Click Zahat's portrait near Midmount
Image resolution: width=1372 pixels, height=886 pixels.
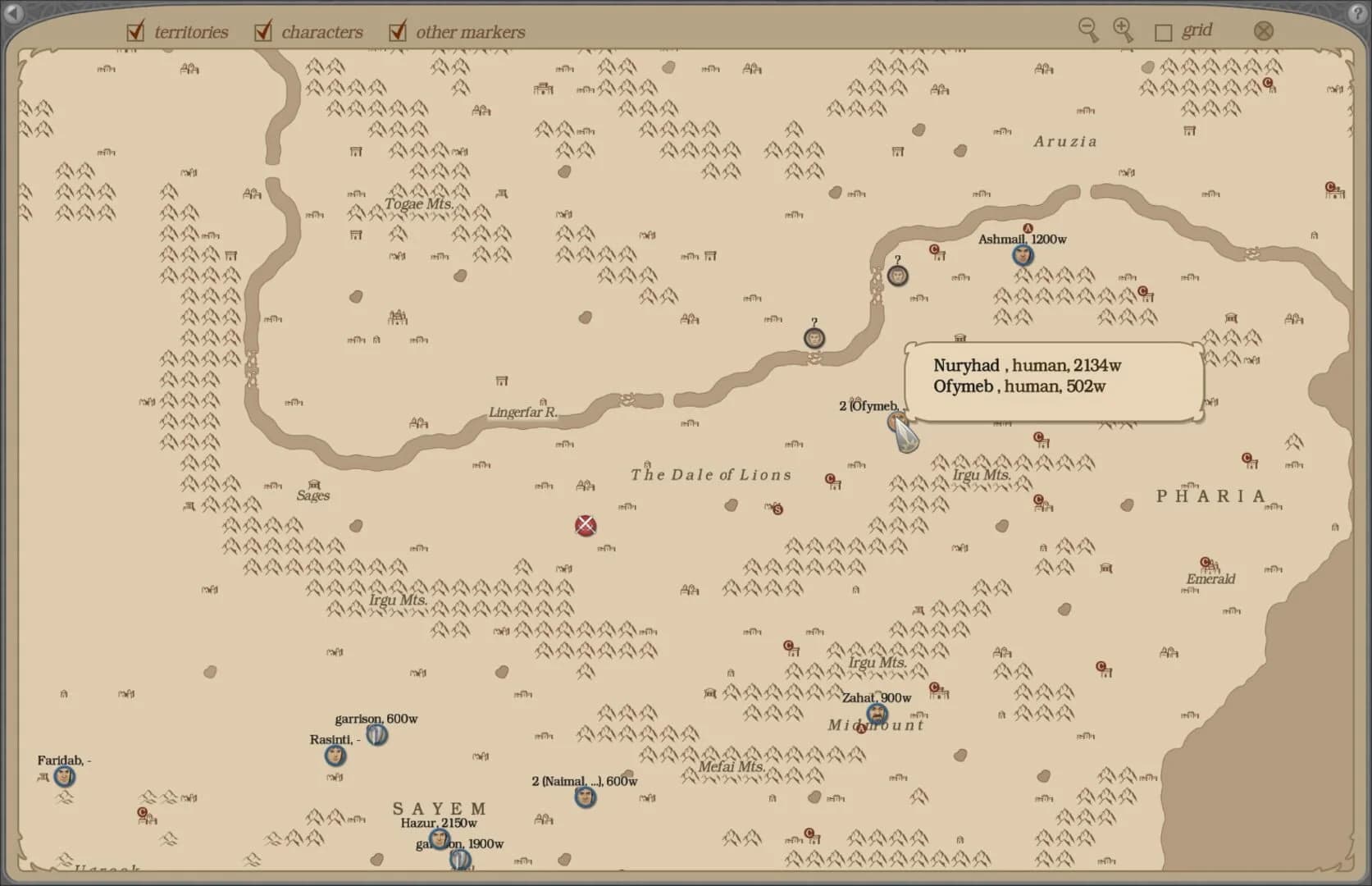pos(877,715)
